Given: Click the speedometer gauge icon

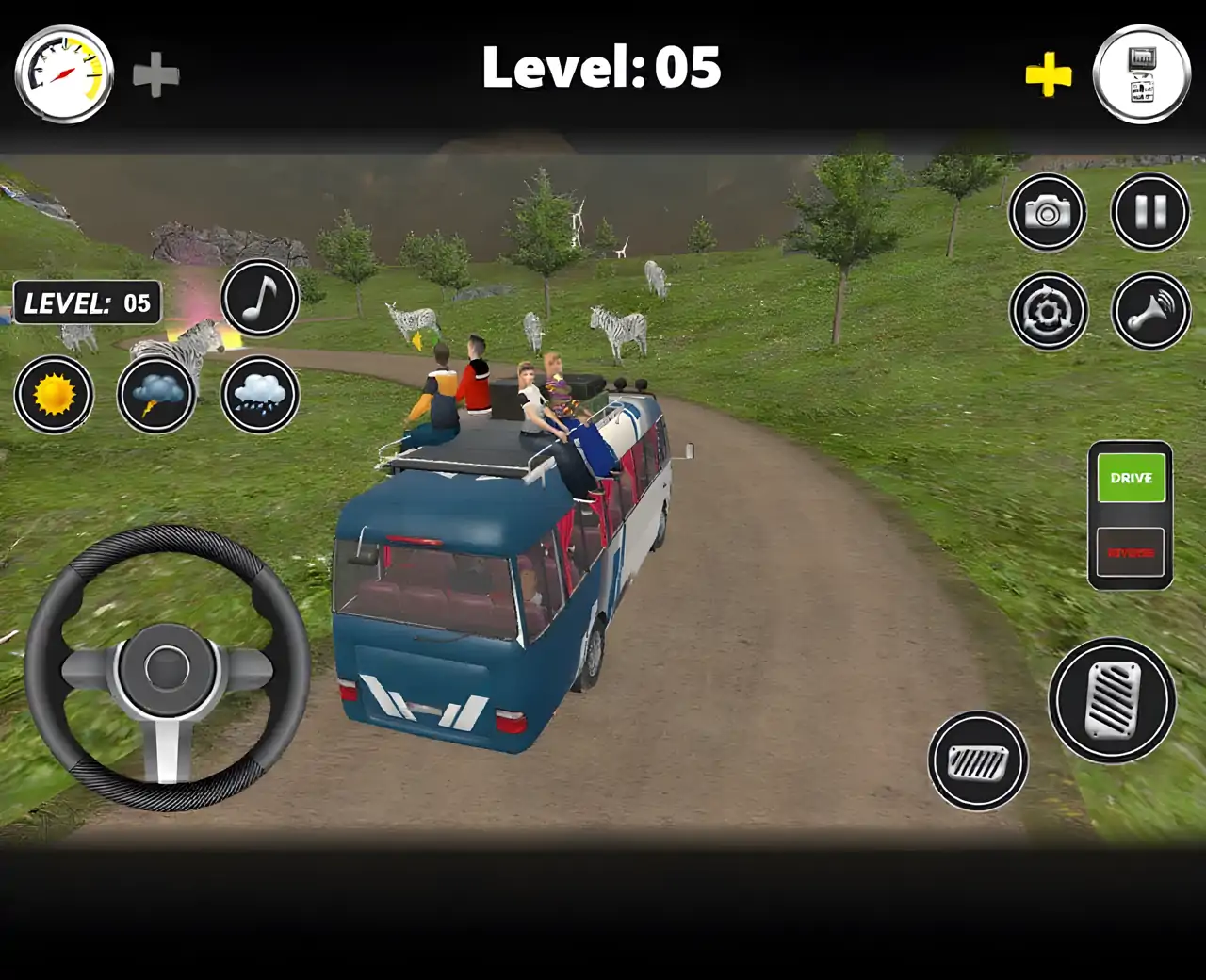Looking at the screenshot, I should click(64, 73).
